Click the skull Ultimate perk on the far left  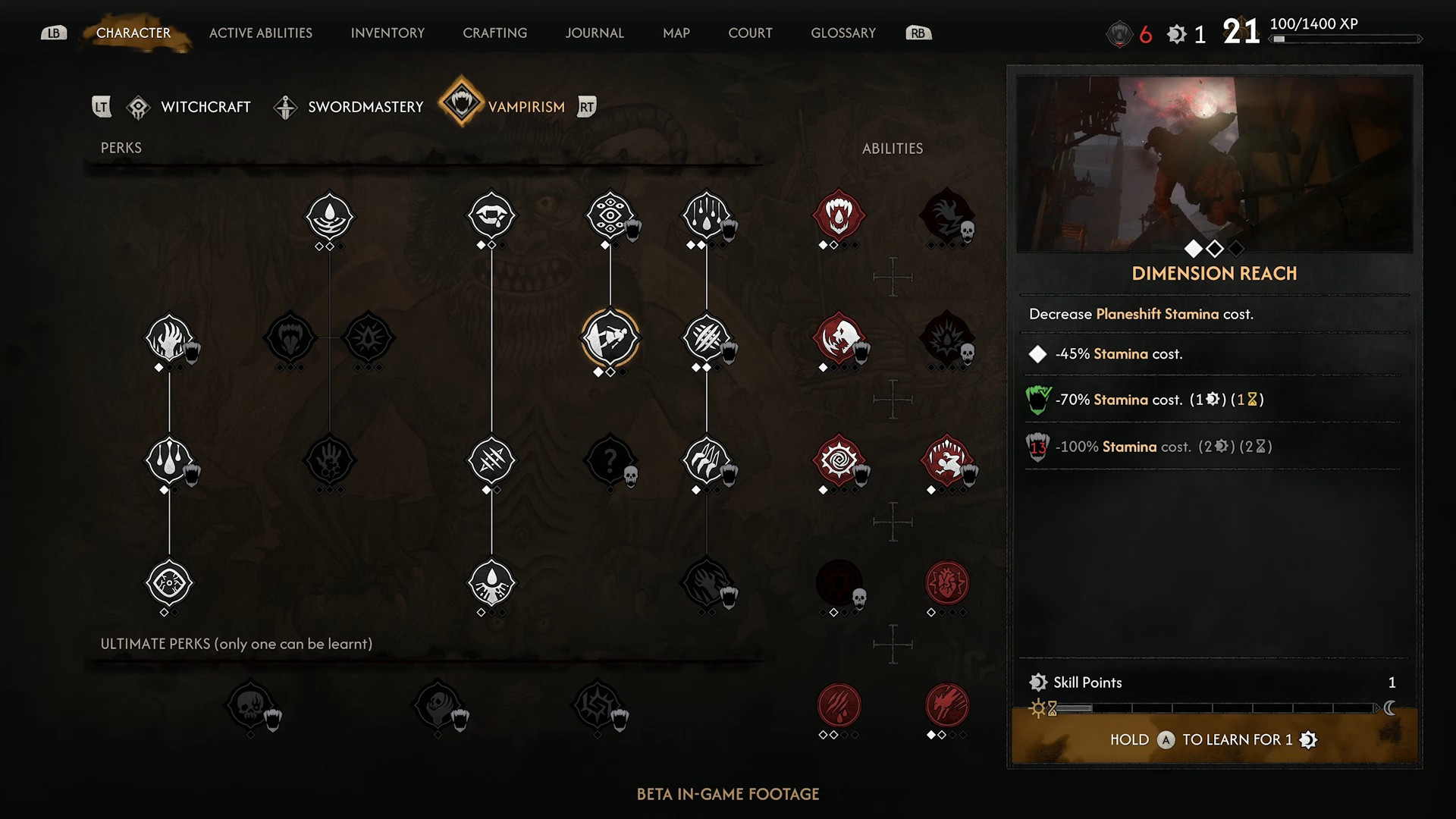(x=253, y=705)
